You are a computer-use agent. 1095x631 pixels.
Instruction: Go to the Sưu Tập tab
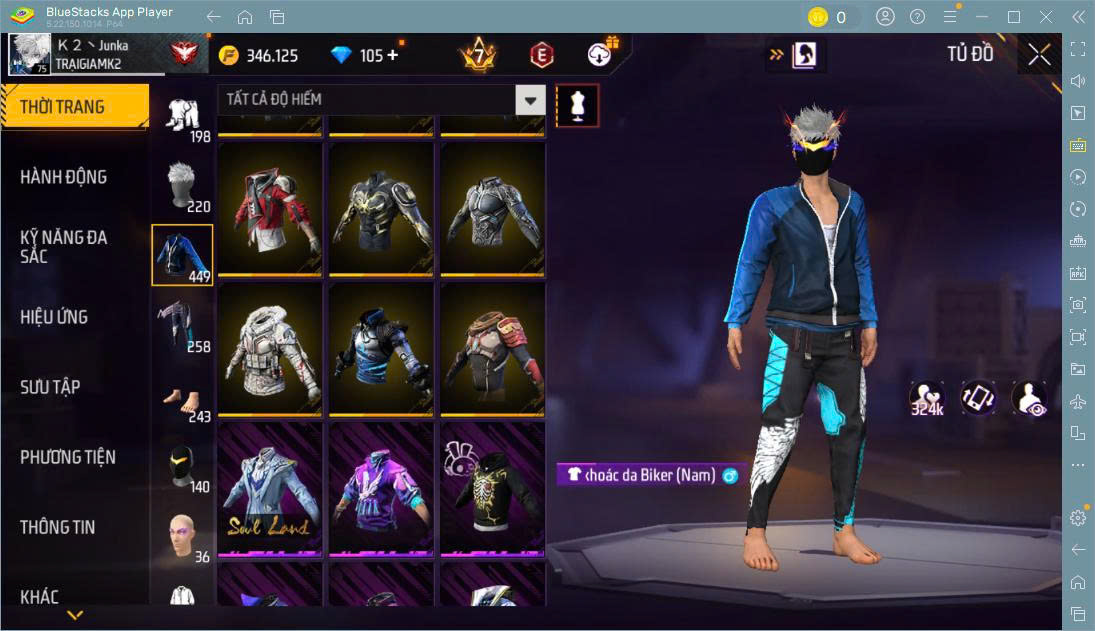(50, 387)
